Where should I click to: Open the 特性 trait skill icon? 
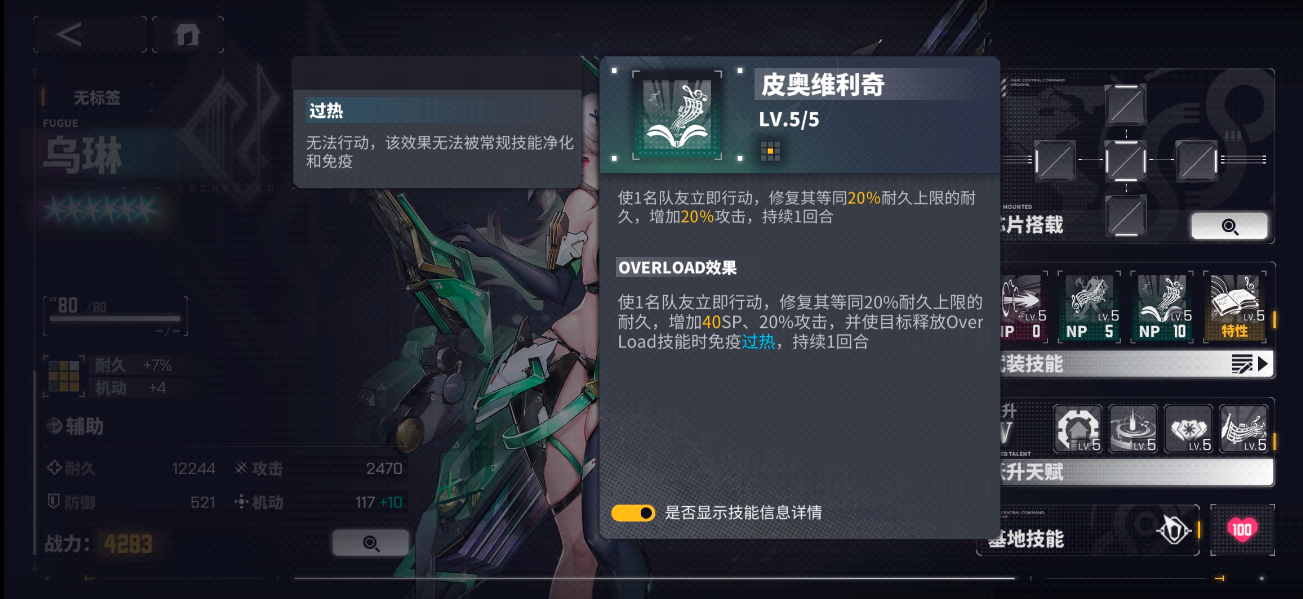pyautogui.click(x=1233, y=306)
